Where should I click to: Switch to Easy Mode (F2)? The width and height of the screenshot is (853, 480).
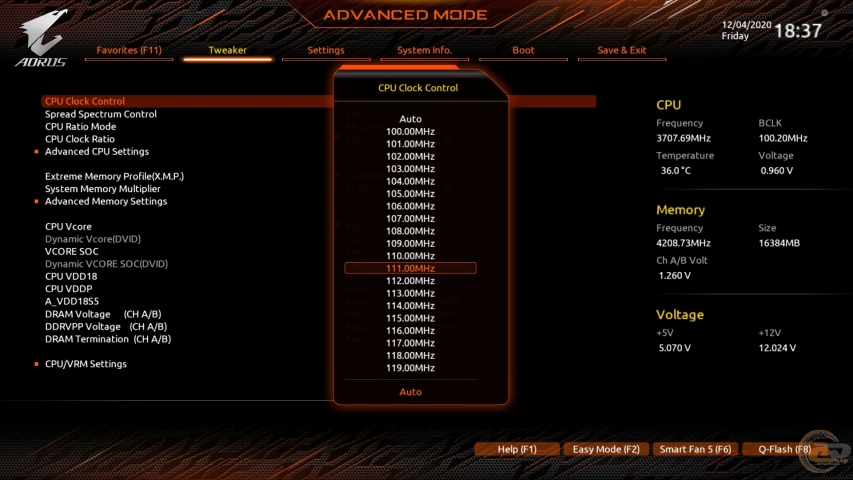pos(606,450)
